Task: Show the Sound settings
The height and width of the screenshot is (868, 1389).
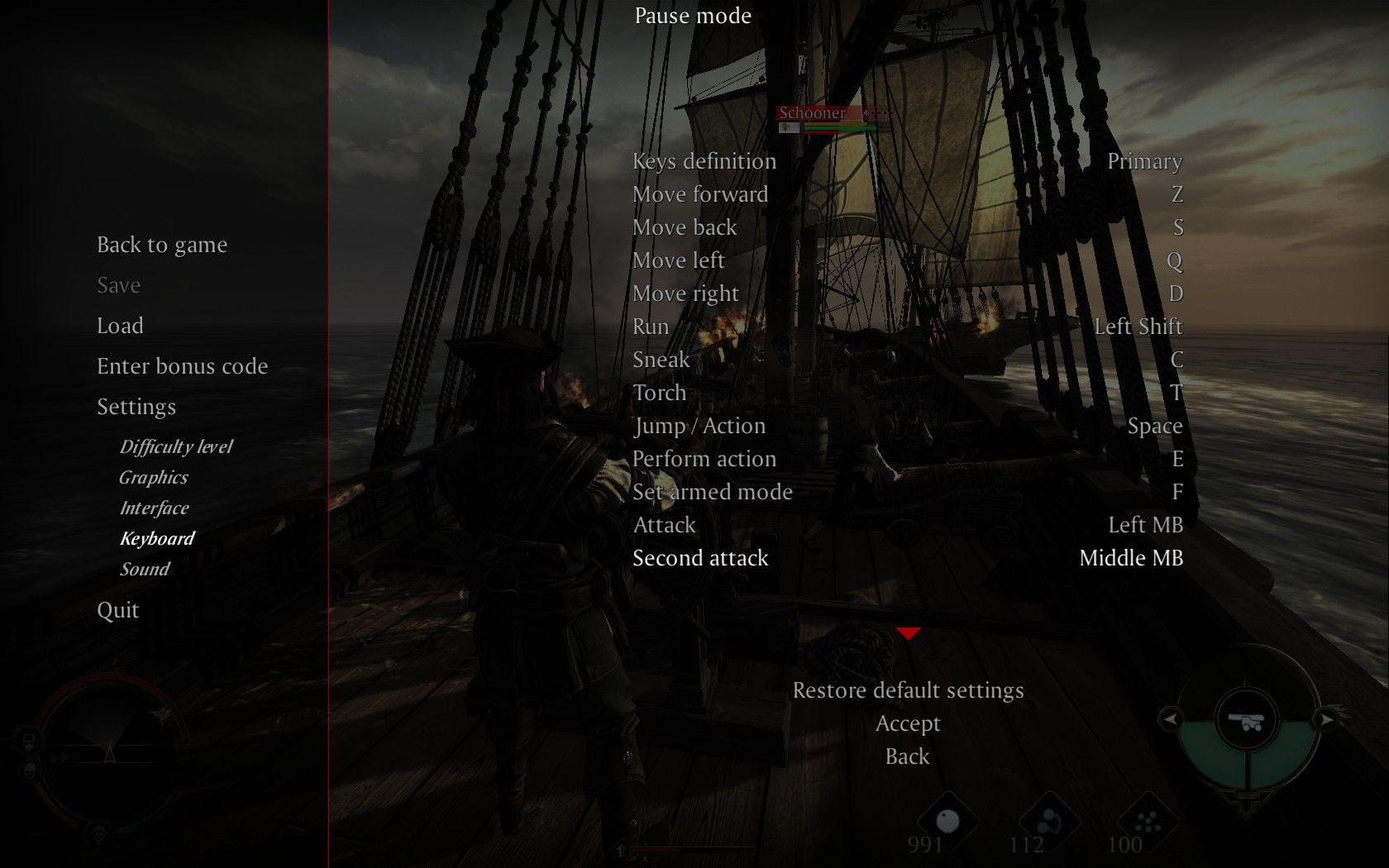Action: click(145, 570)
